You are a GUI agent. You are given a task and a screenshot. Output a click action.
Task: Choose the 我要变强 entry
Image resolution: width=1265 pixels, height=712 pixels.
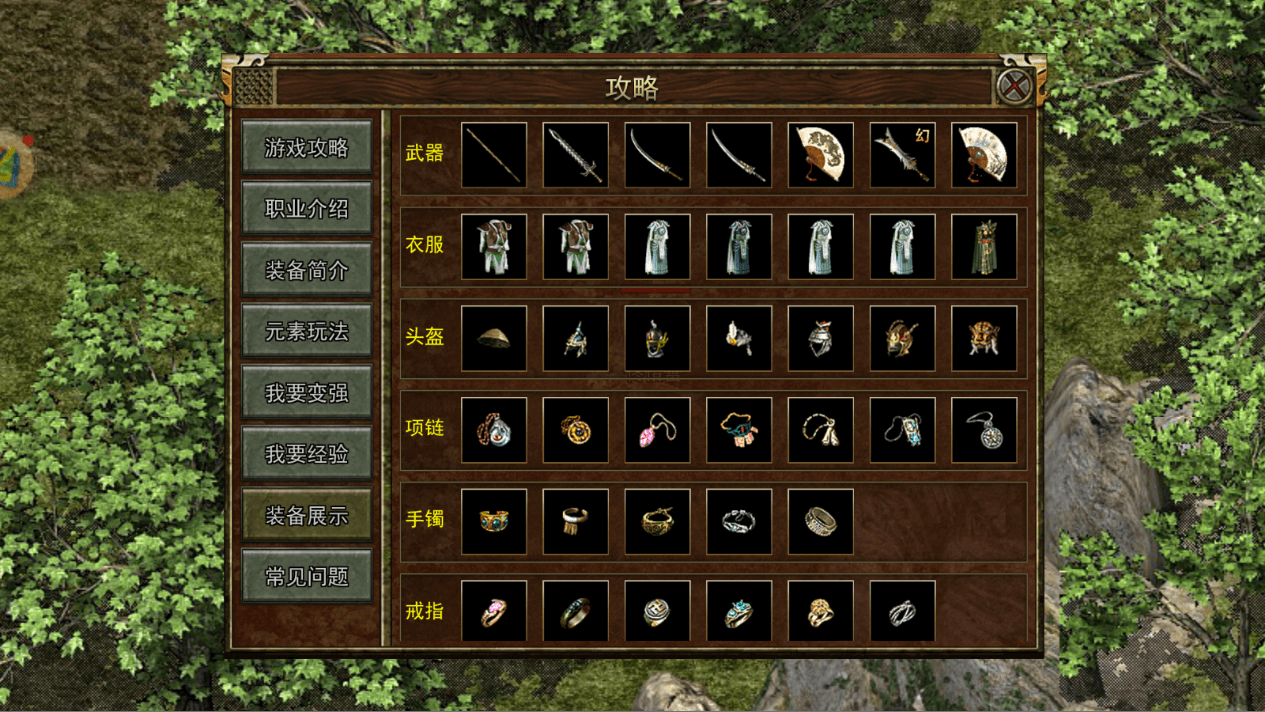(x=307, y=393)
